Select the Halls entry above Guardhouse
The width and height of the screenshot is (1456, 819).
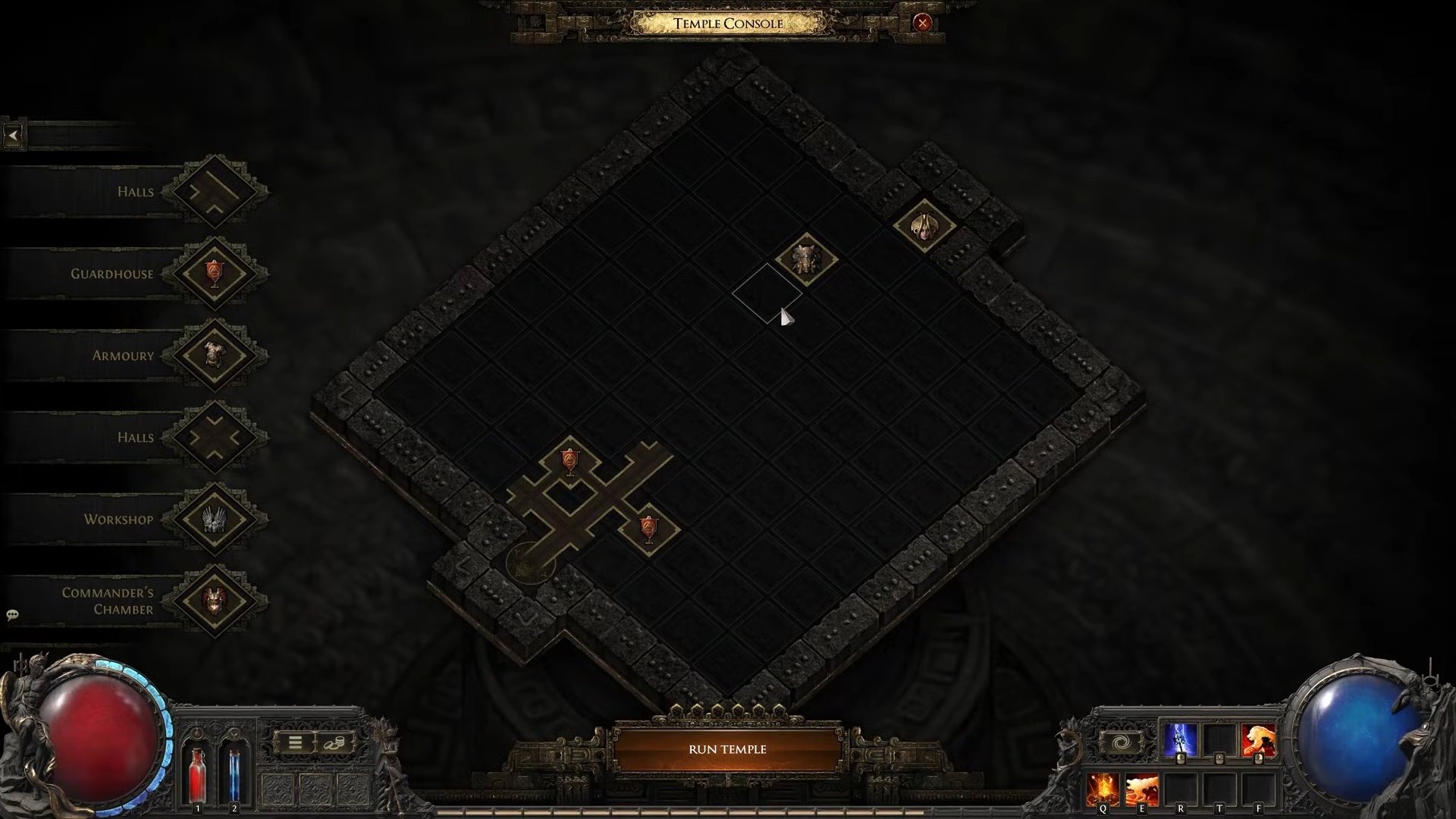215,191
